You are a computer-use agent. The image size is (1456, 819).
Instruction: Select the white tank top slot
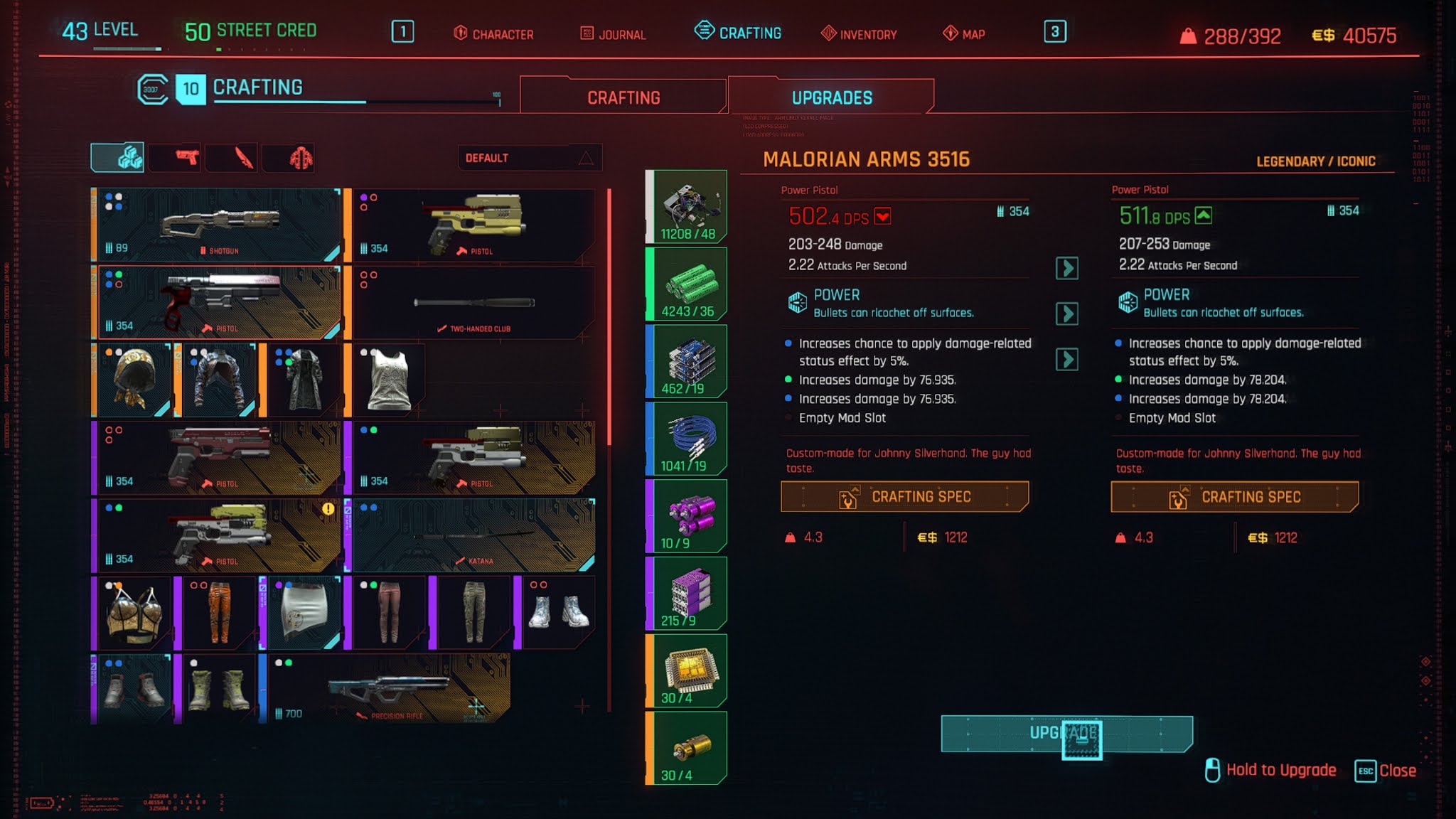(x=387, y=380)
